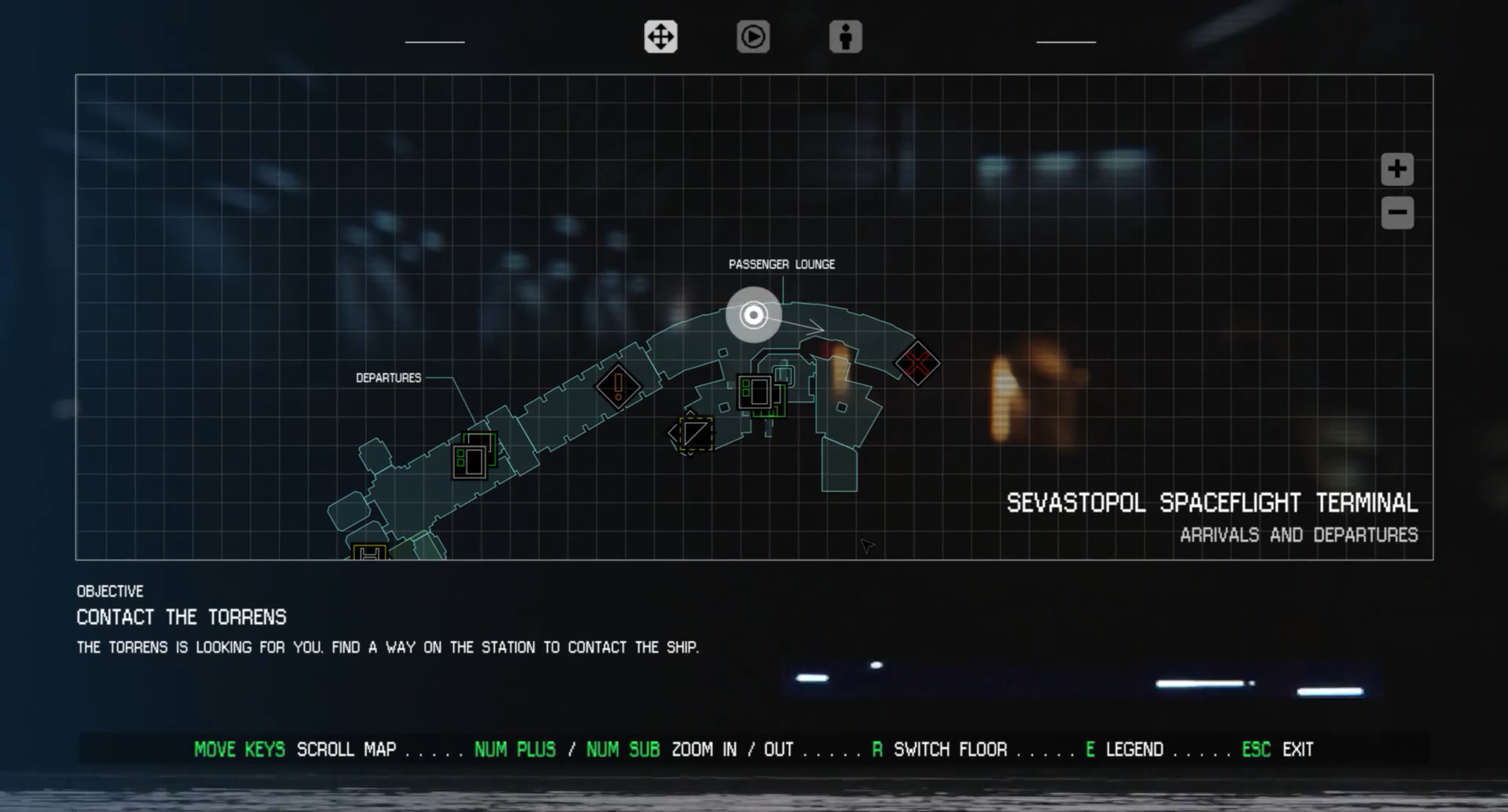Viewport: 1508px width, 812px height.
Task: Click the terminal marker near Departures
Action: [471, 460]
